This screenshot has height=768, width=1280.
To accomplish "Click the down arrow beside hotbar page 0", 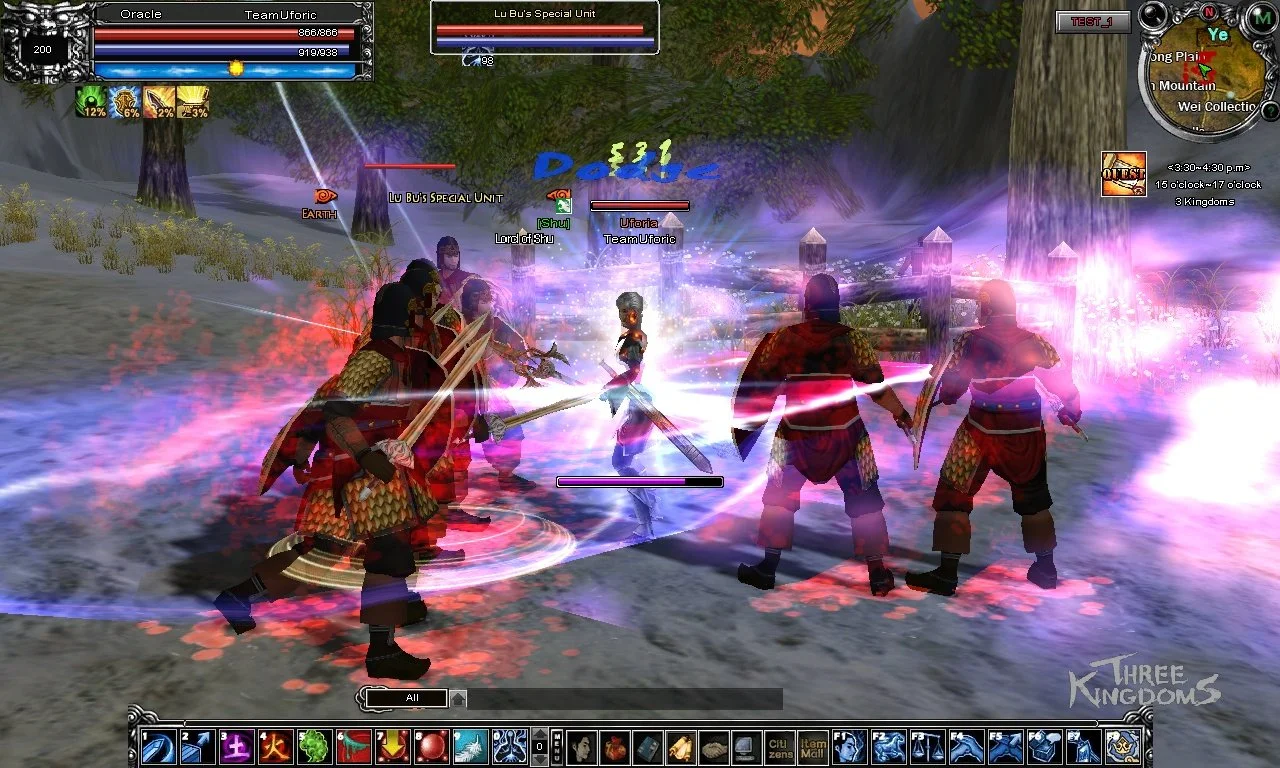I will pos(539,757).
